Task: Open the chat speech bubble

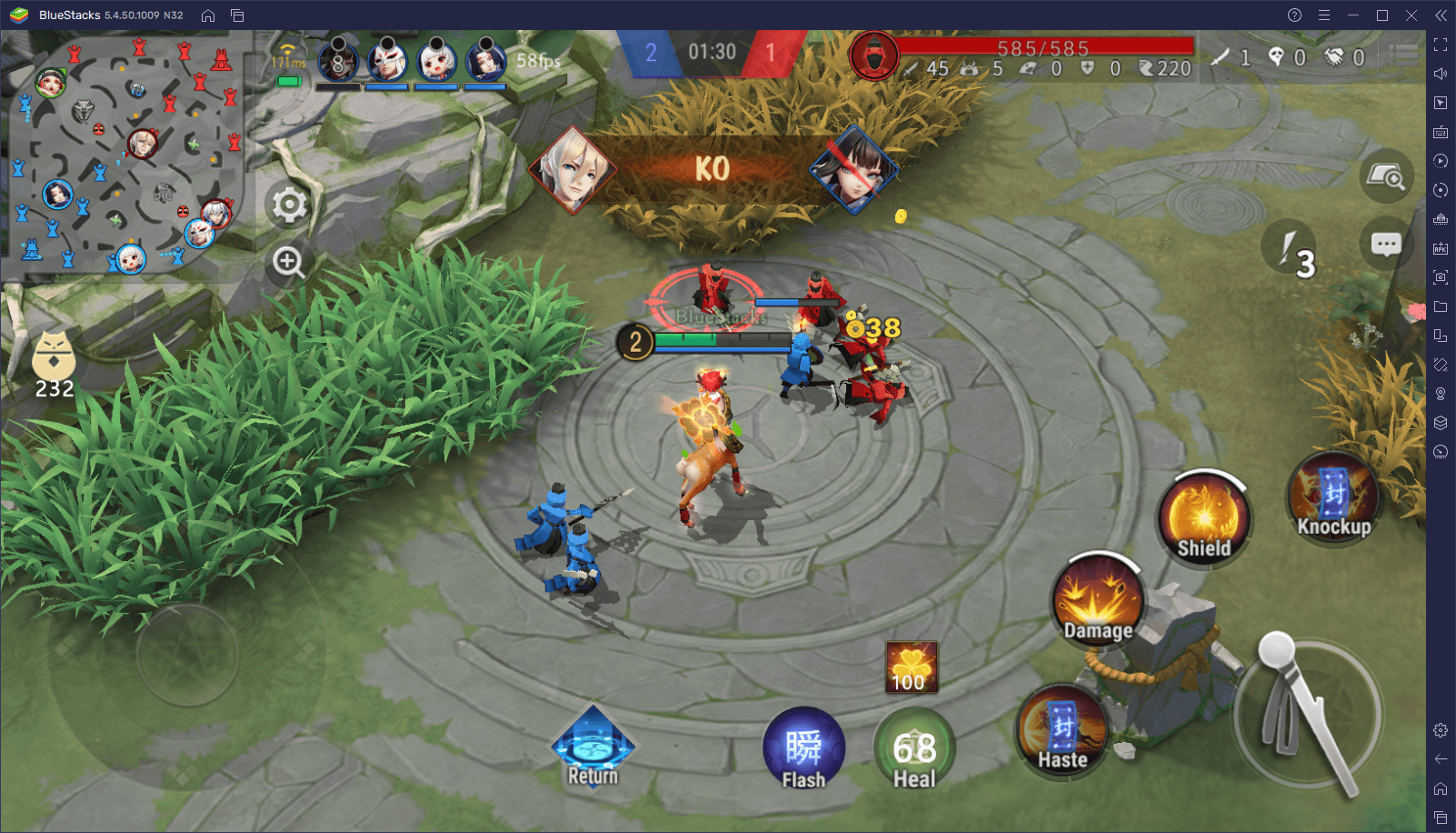Action: (x=1385, y=244)
